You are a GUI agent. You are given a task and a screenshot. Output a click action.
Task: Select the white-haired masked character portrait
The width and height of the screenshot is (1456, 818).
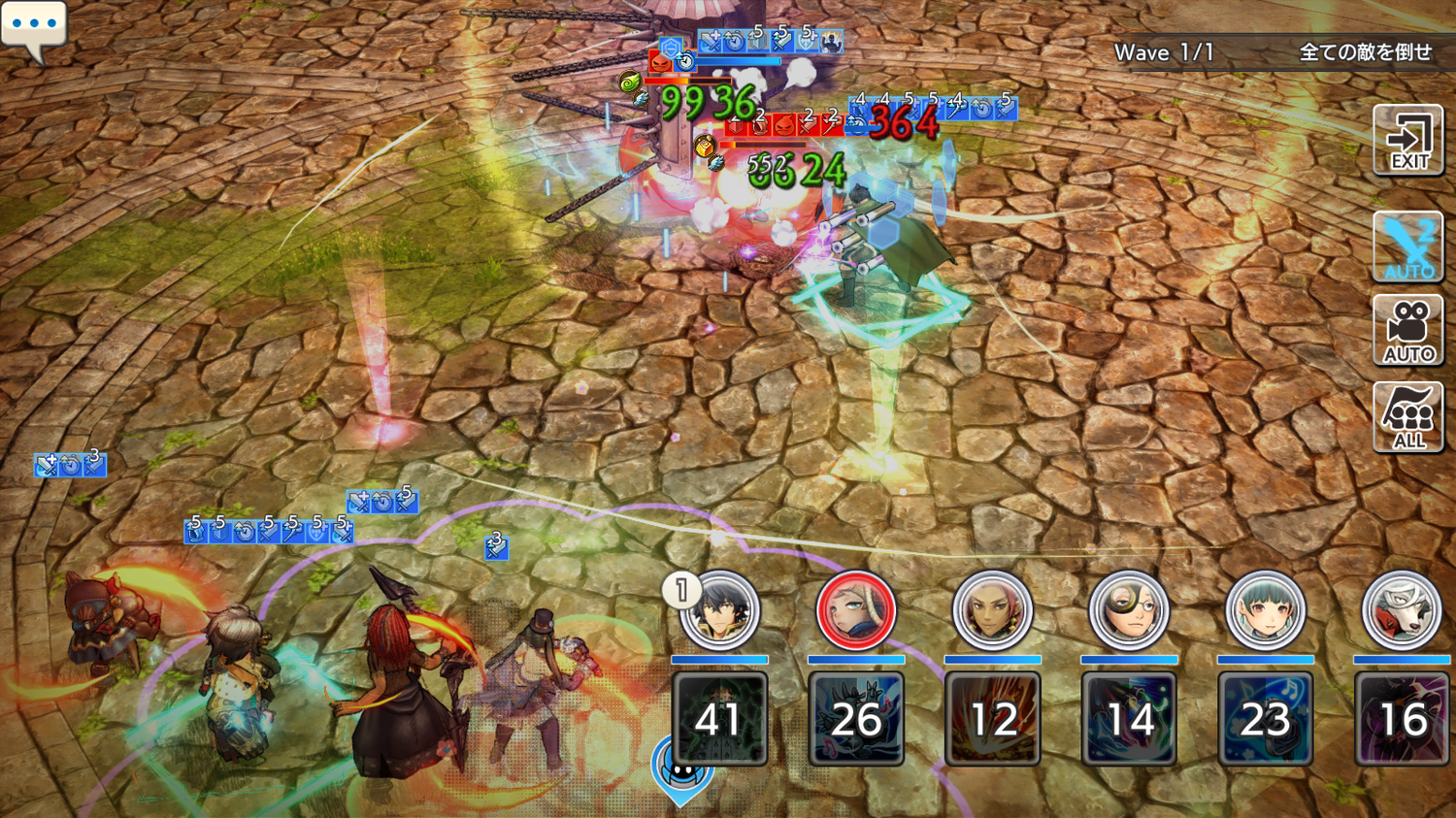[x=1401, y=610]
